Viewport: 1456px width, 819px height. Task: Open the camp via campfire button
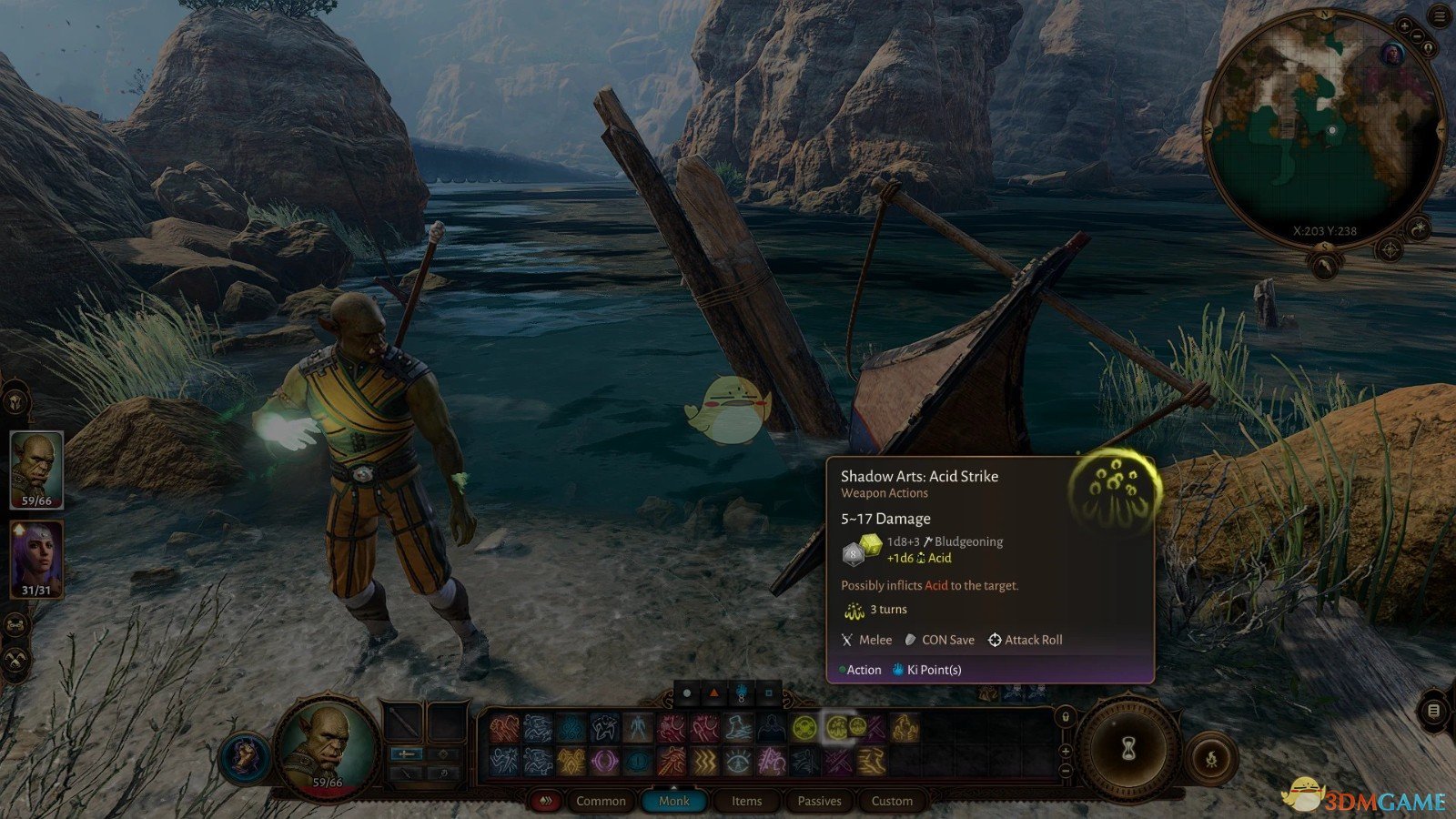1211,757
